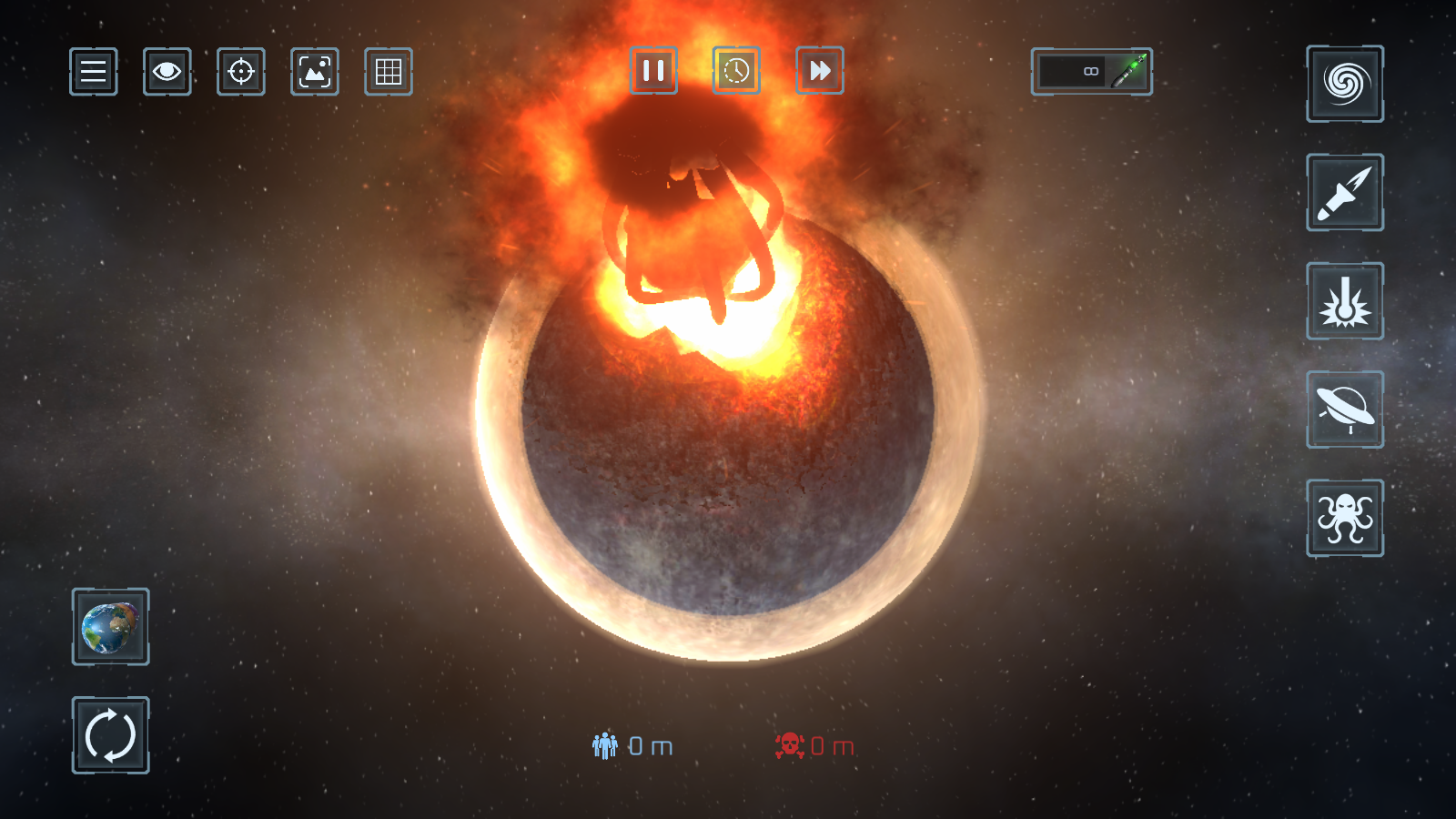This screenshot has height=819, width=1456.
Task: Reset the planet with circular arrows
Action: (x=111, y=735)
